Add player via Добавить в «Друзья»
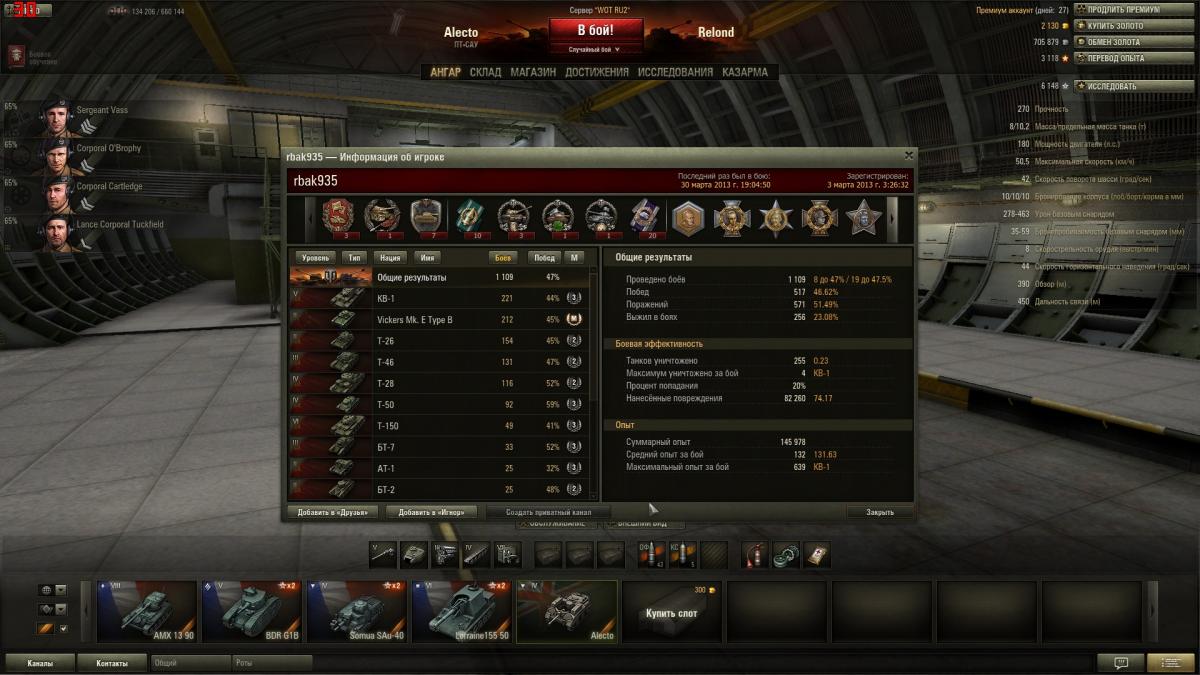The image size is (1200, 675). tap(333, 512)
